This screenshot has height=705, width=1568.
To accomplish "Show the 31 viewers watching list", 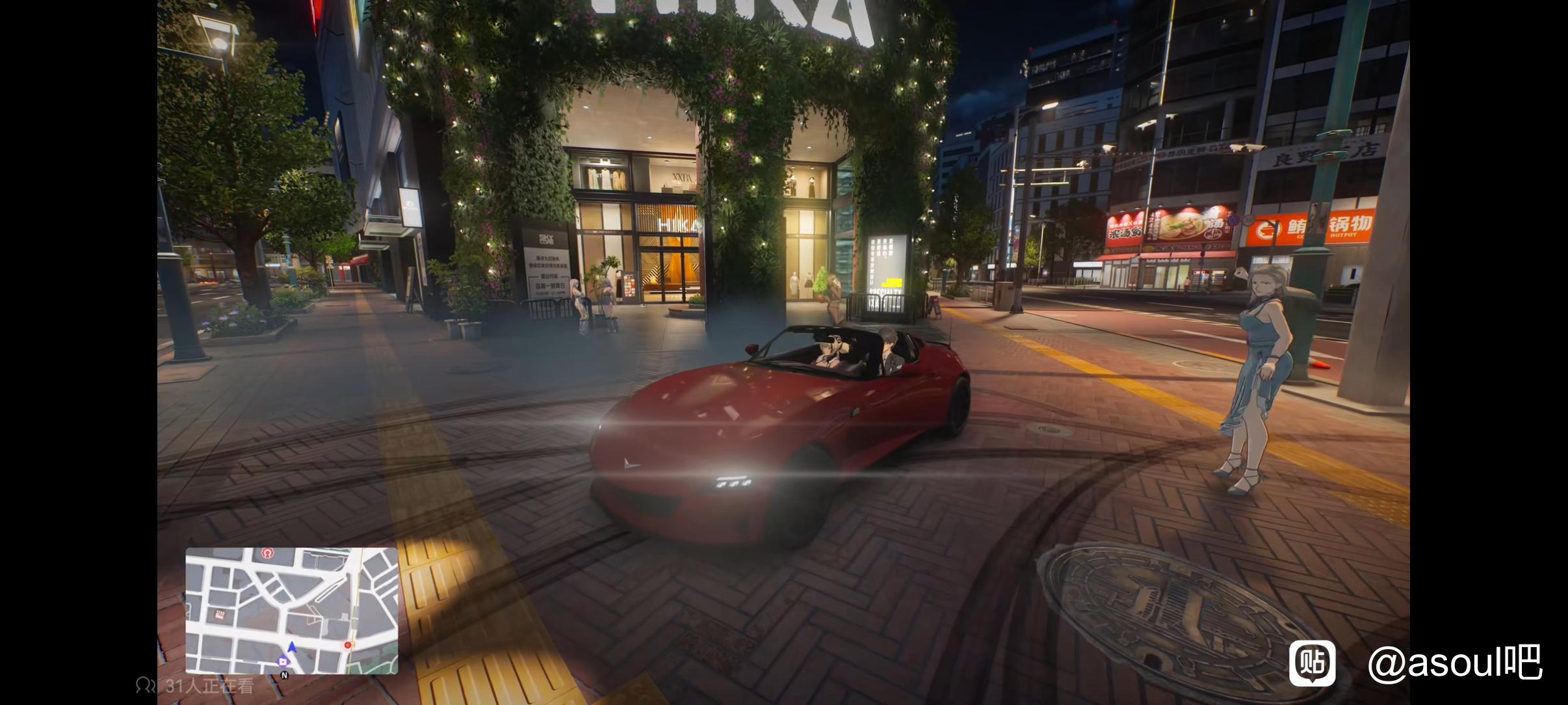I will [x=195, y=685].
